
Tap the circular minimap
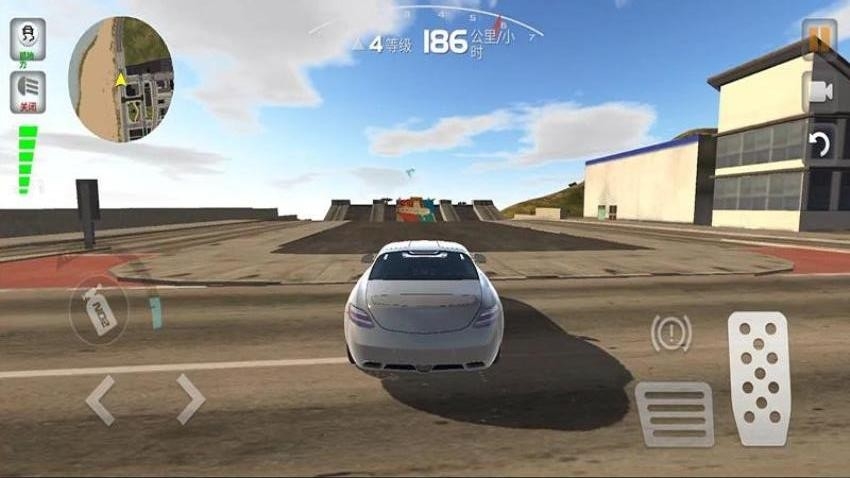tap(121, 79)
